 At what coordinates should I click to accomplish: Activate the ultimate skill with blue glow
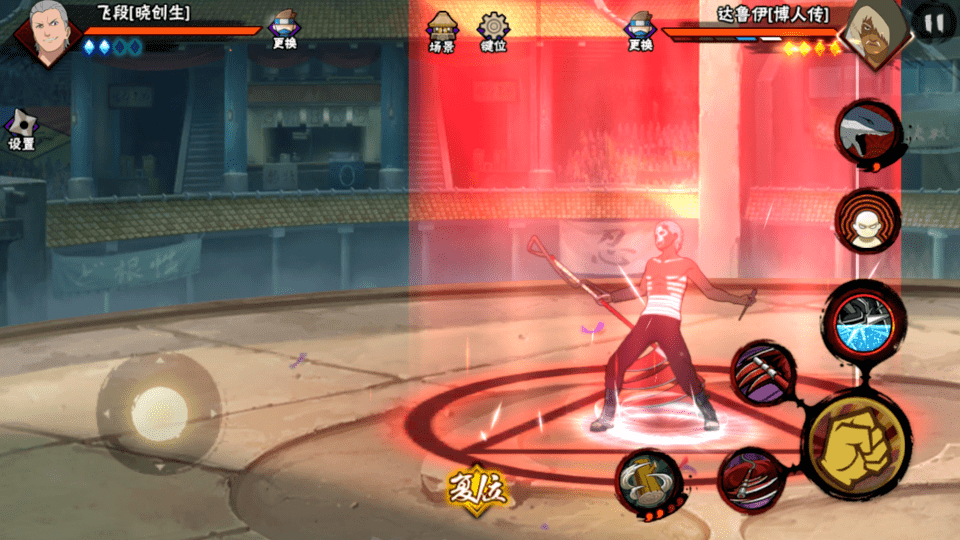click(x=864, y=320)
